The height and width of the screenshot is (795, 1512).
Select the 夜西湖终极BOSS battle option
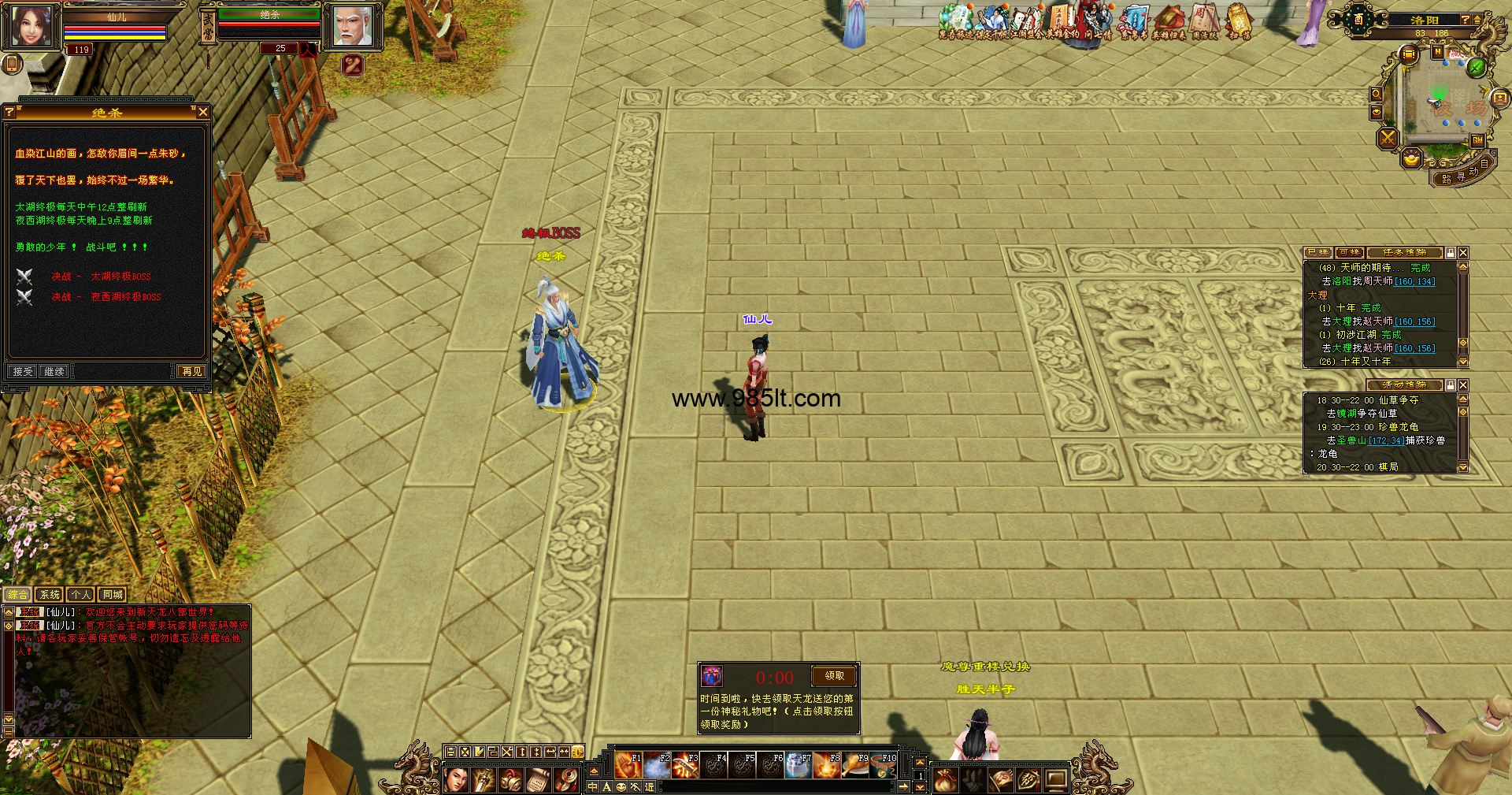(125, 297)
